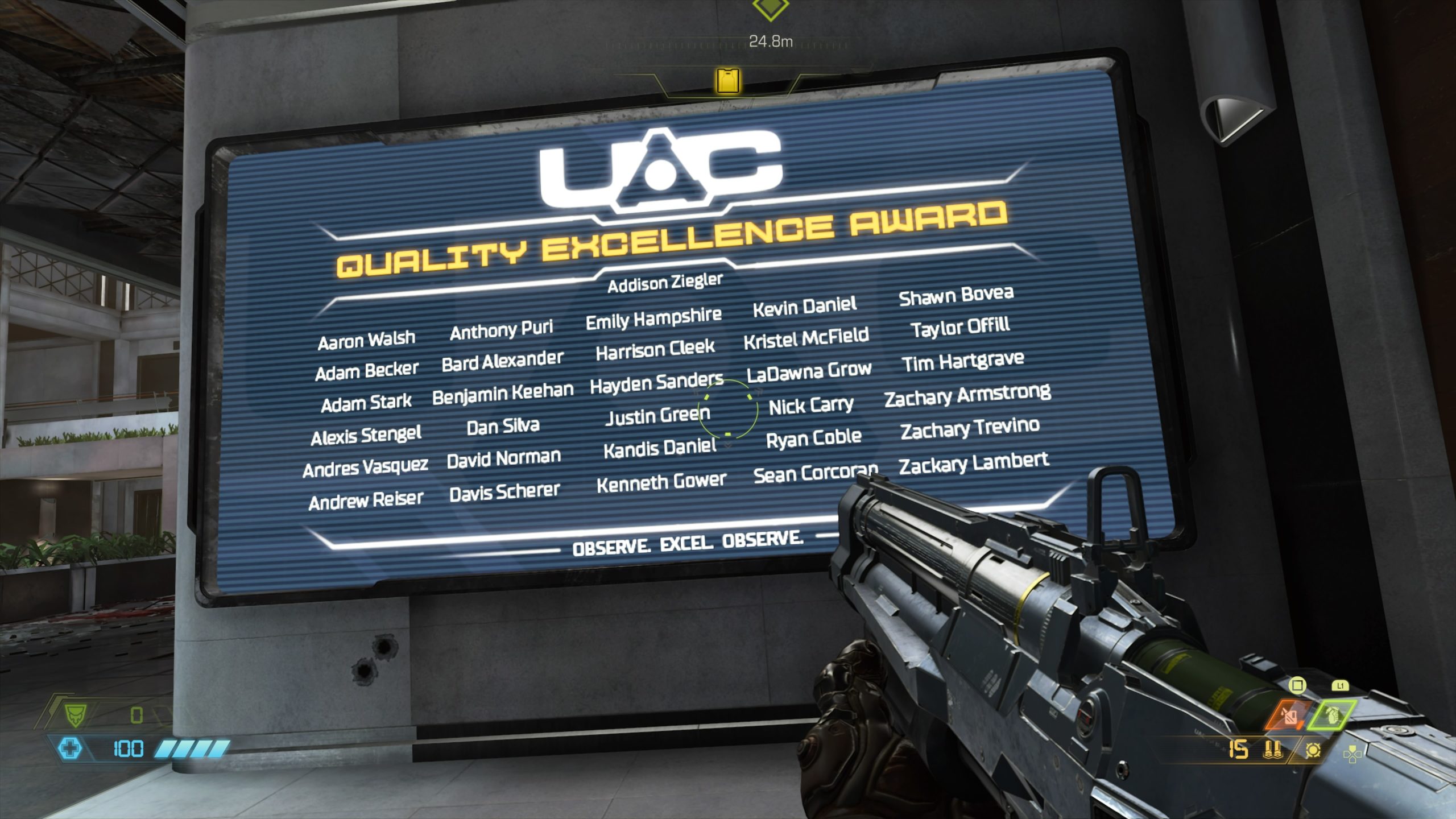Select the green frag grenade equipment icon
The width and height of the screenshot is (1456, 819).
click(x=1332, y=715)
